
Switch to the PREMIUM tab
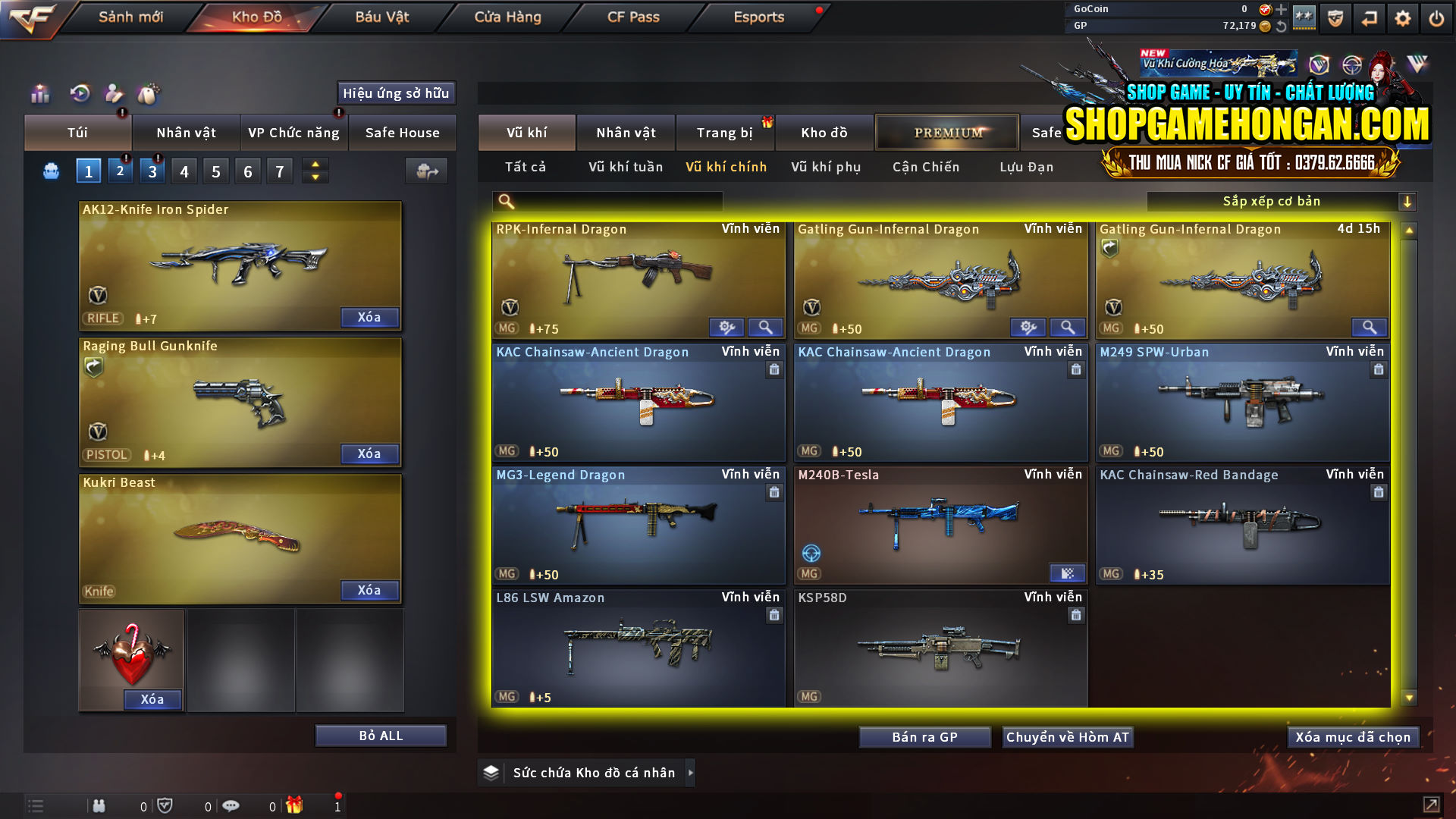pos(946,132)
